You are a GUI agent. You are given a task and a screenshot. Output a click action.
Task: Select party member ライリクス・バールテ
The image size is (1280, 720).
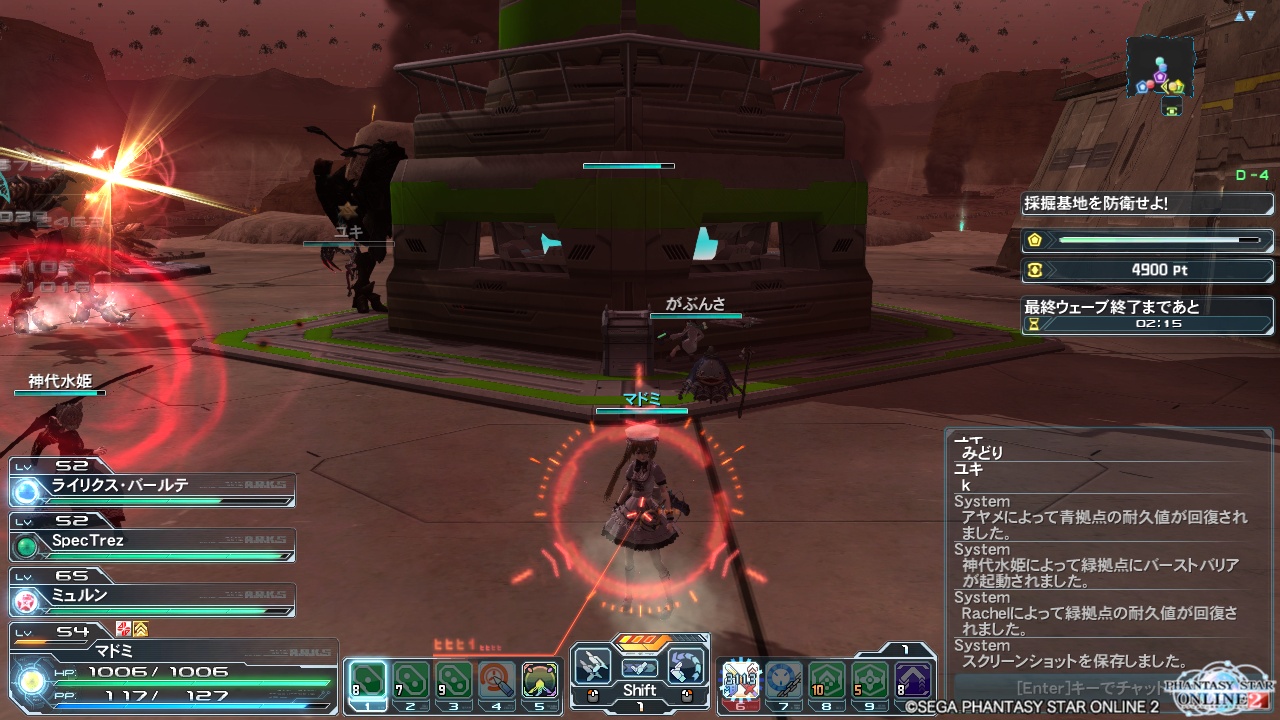[x=152, y=485]
